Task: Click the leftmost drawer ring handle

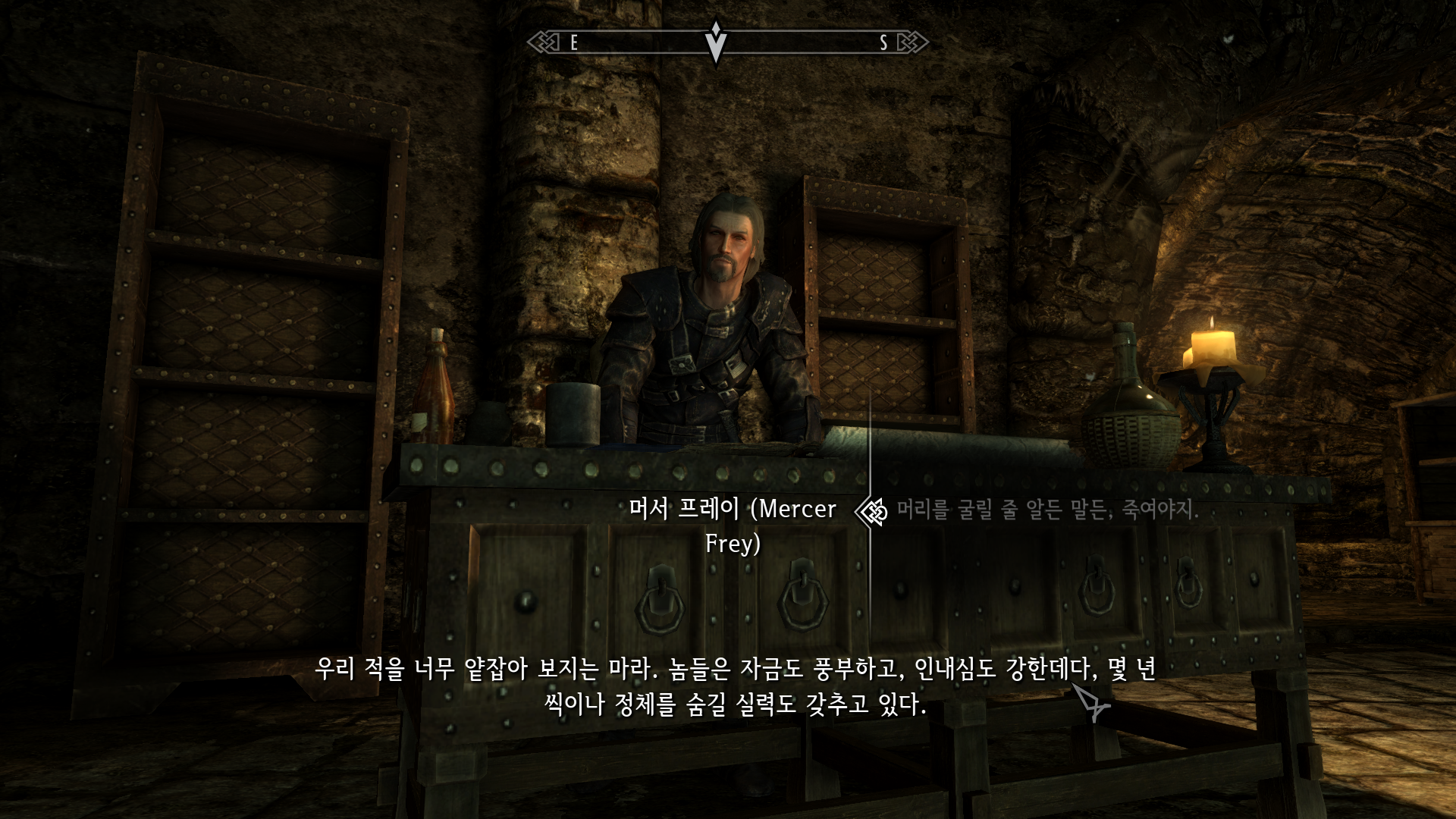Action: pyautogui.click(x=662, y=601)
